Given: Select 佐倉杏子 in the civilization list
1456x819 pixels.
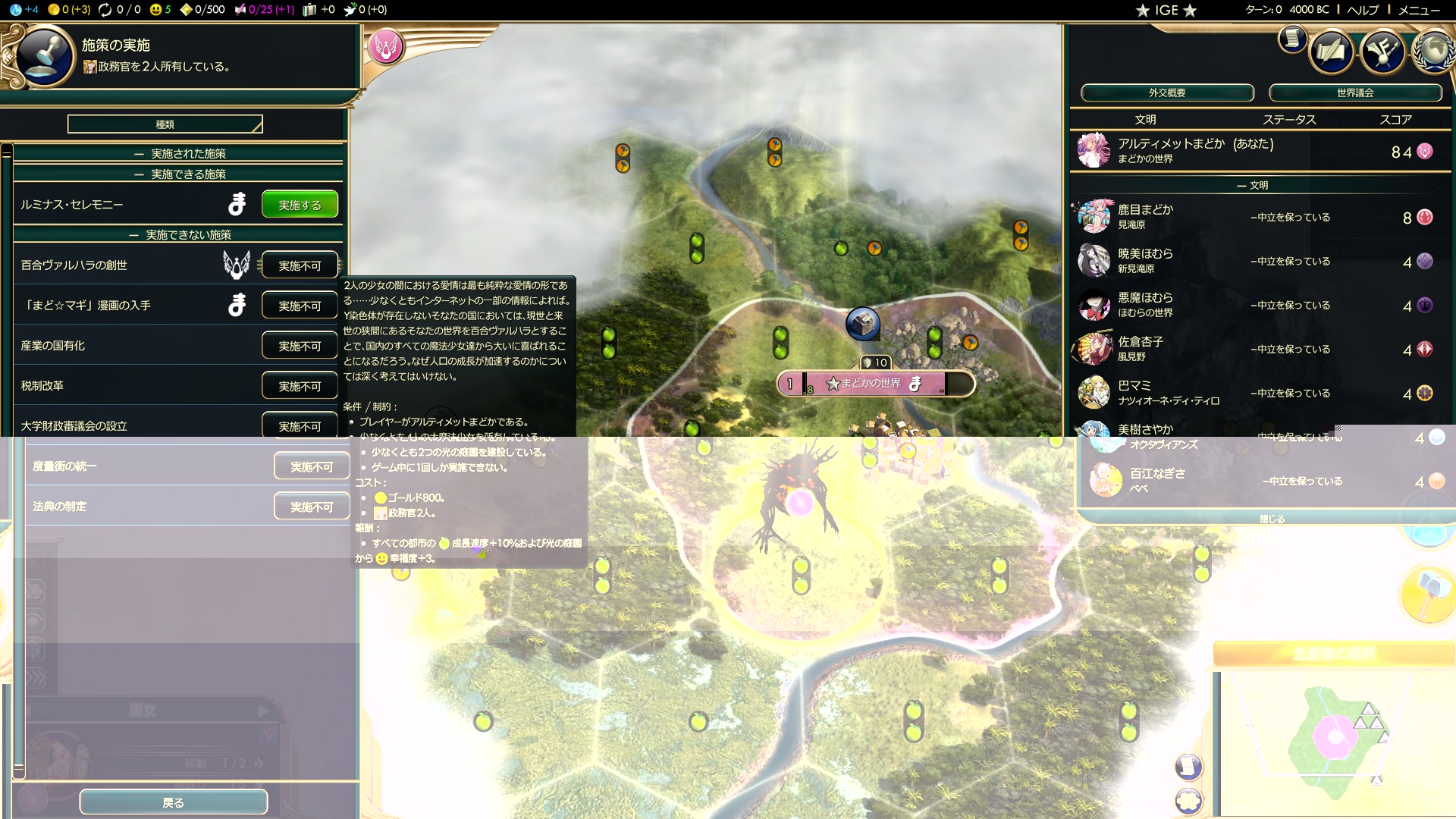Looking at the screenshot, I should (1141, 348).
